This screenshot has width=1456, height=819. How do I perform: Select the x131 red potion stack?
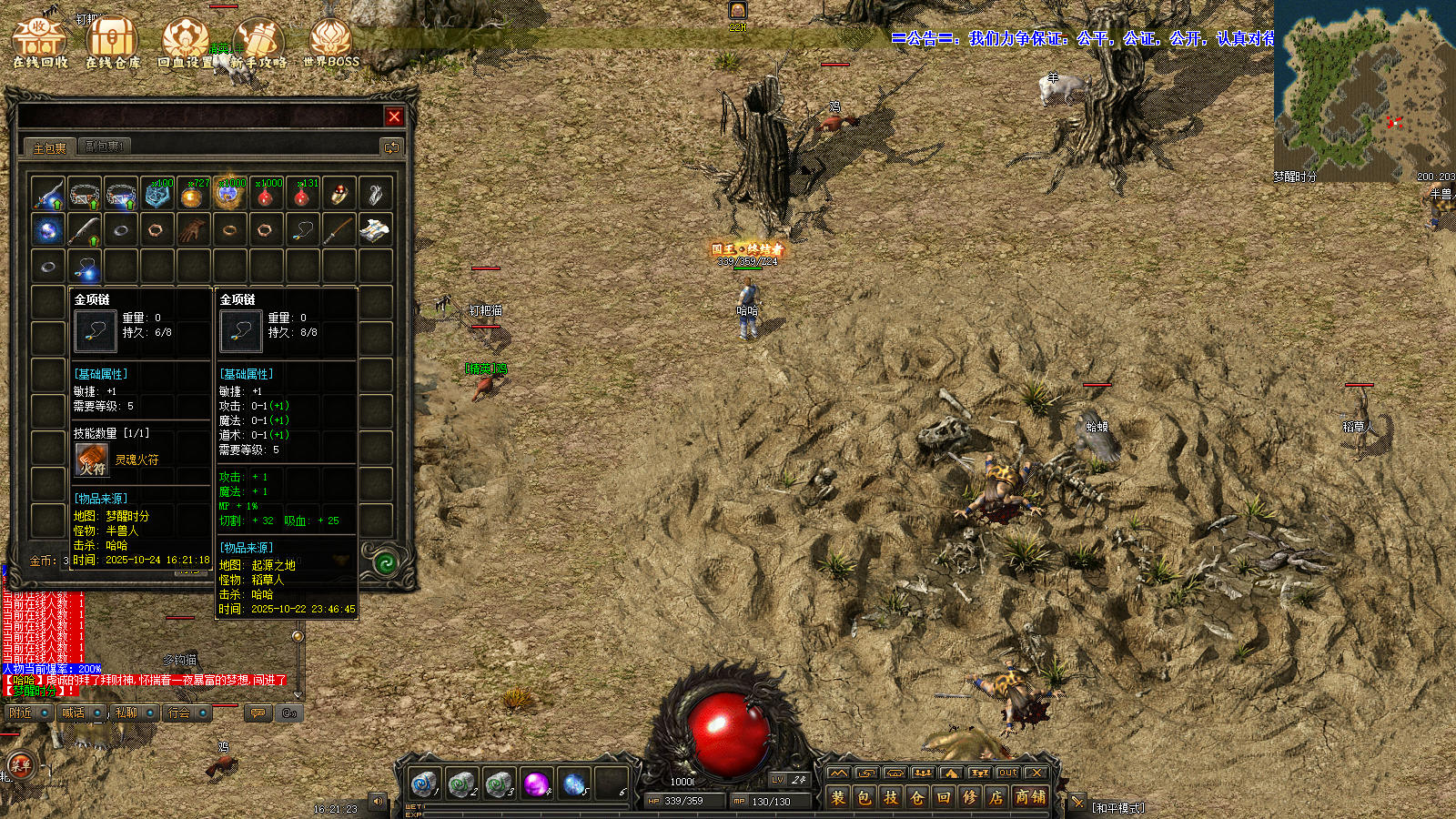coord(302,194)
